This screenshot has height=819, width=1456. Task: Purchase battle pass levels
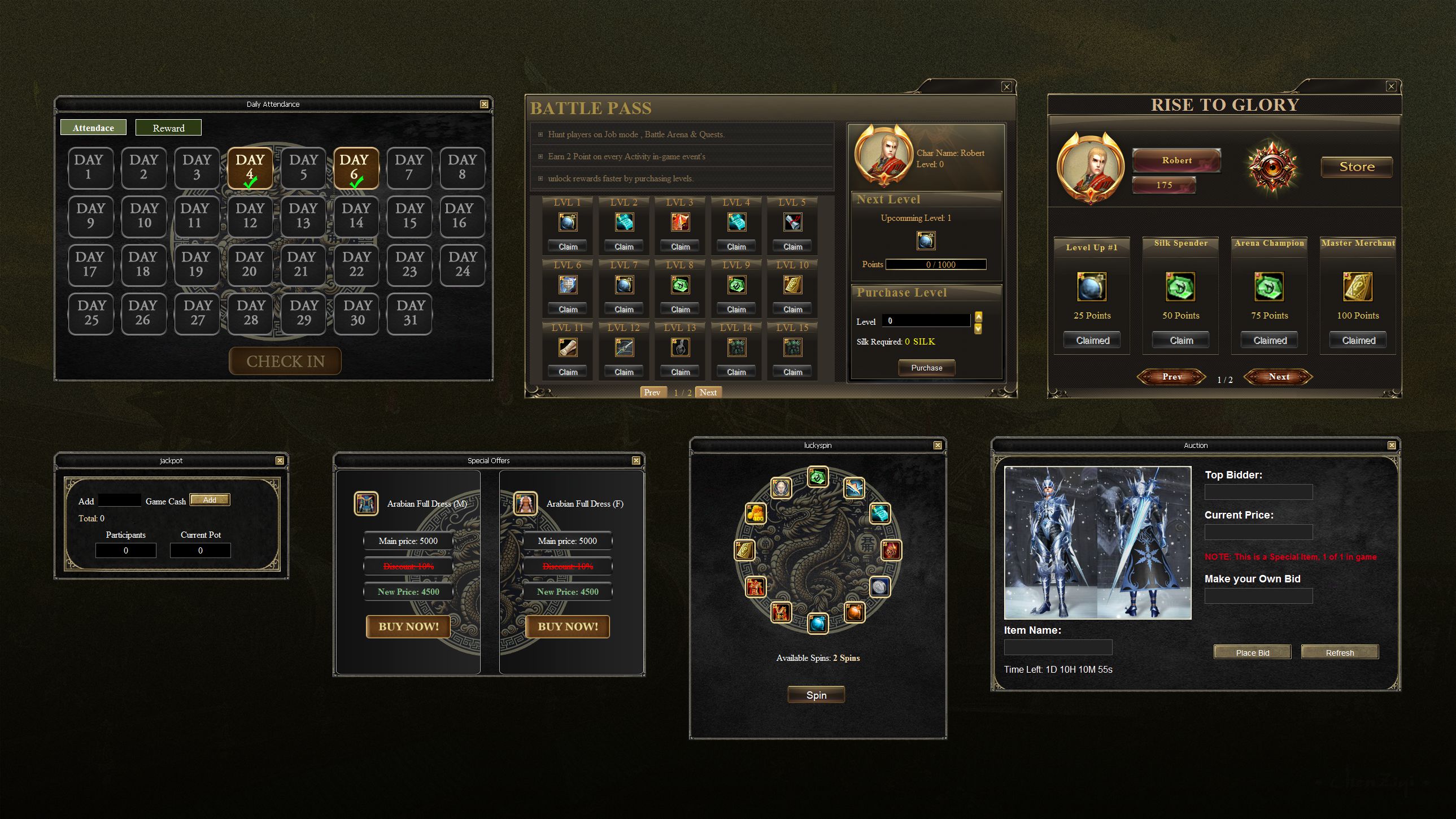(x=926, y=368)
